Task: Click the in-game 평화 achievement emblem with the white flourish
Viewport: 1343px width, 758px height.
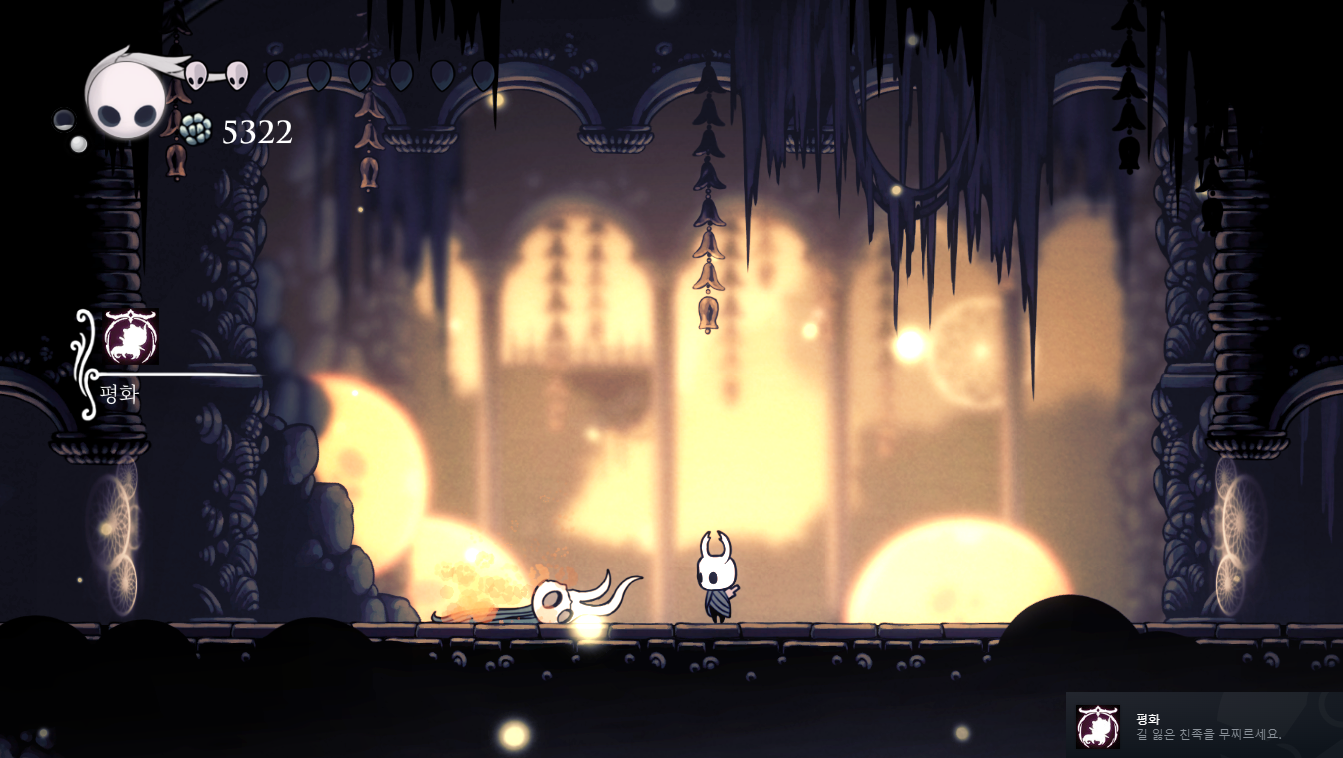Action: pos(131,337)
